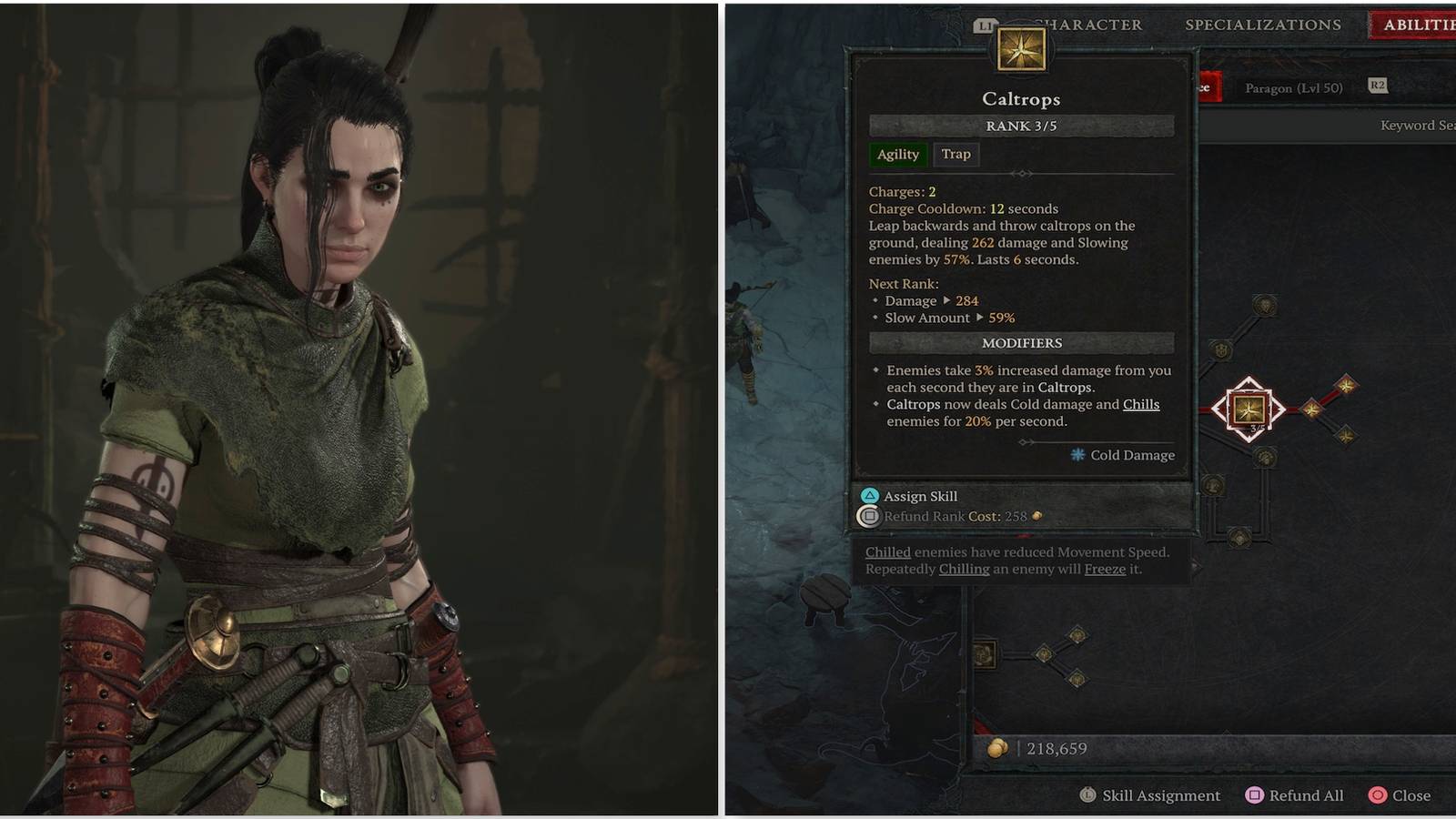Collapse the RANK 3/5 header
This screenshot has width=1456, height=819.
coord(1021,126)
